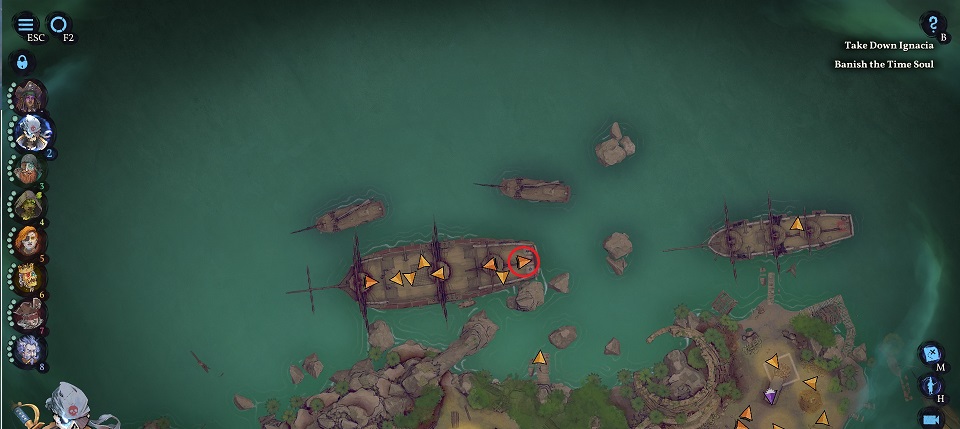The height and width of the screenshot is (429, 960).
Task: Open the main menu hamburger button
Action: 25,25
